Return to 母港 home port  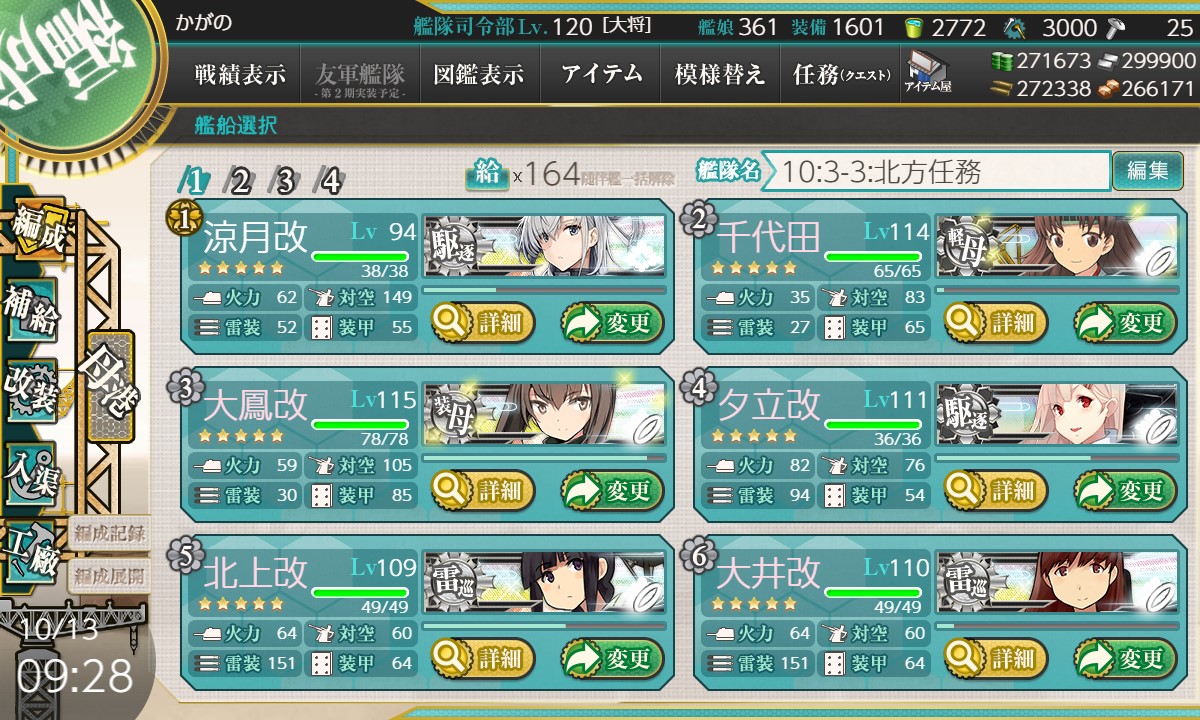pos(109,387)
